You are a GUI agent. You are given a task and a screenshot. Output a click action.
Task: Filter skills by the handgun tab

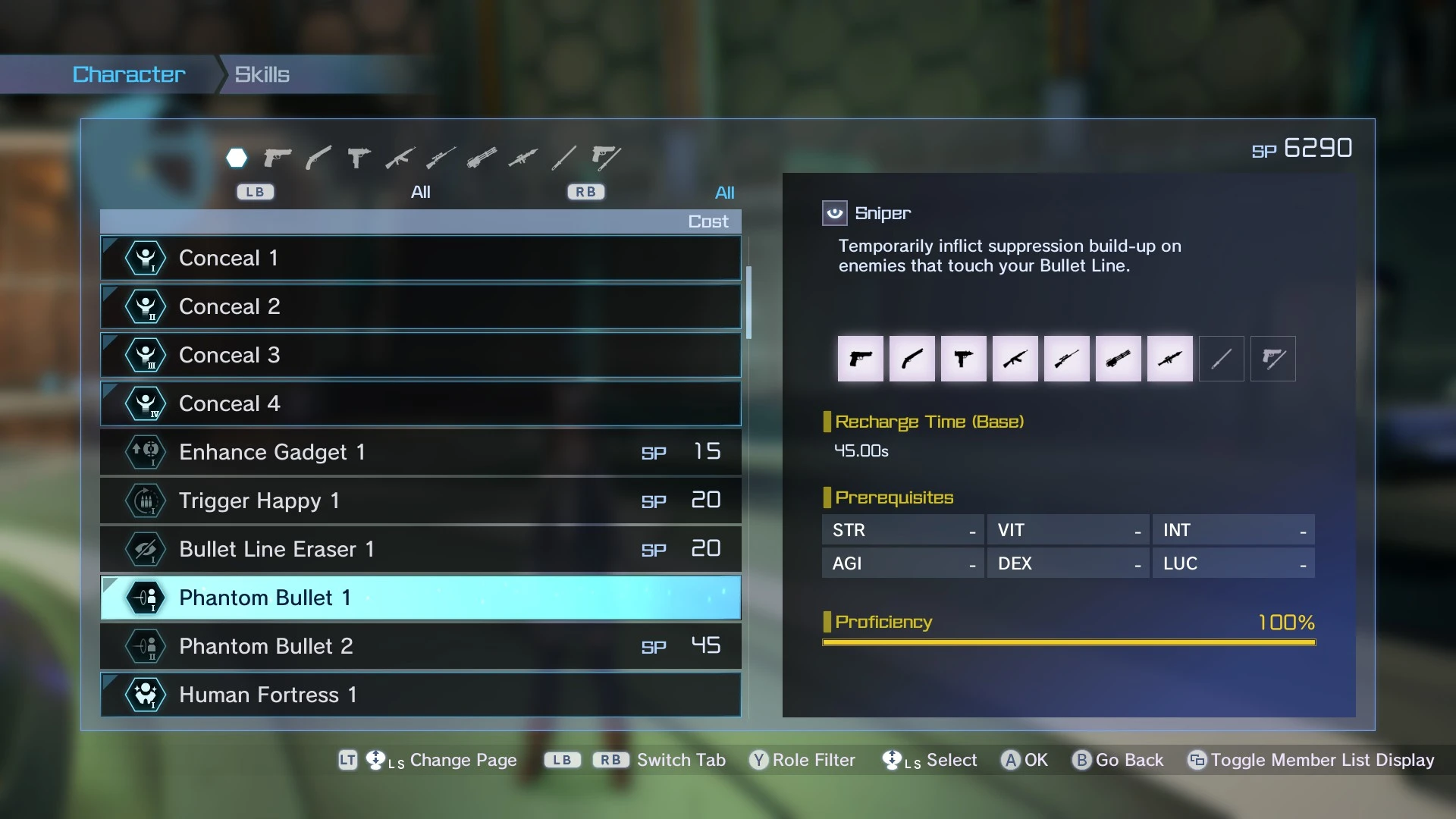pos(278,158)
